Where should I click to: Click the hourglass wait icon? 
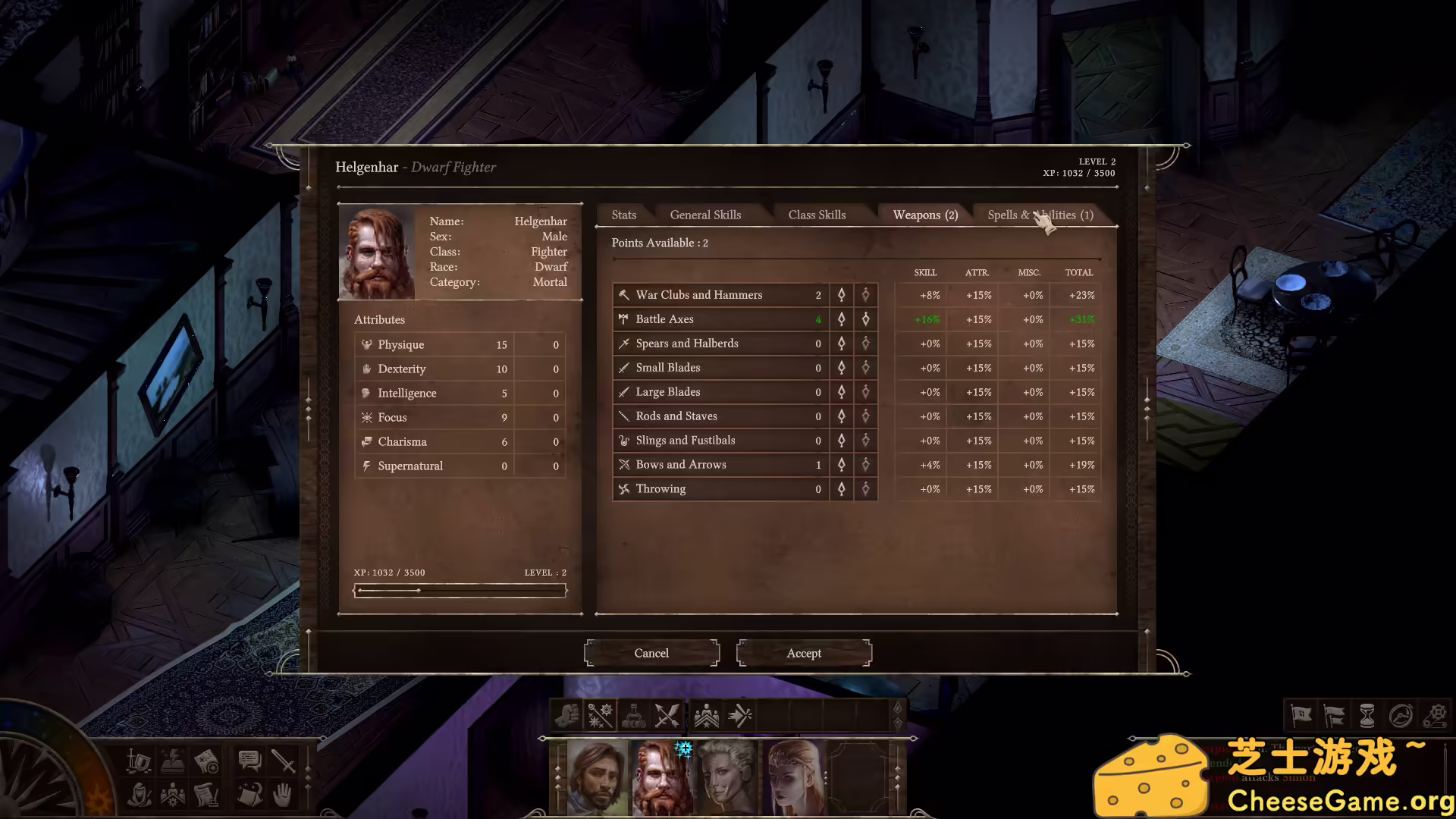pyautogui.click(x=1368, y=715)
